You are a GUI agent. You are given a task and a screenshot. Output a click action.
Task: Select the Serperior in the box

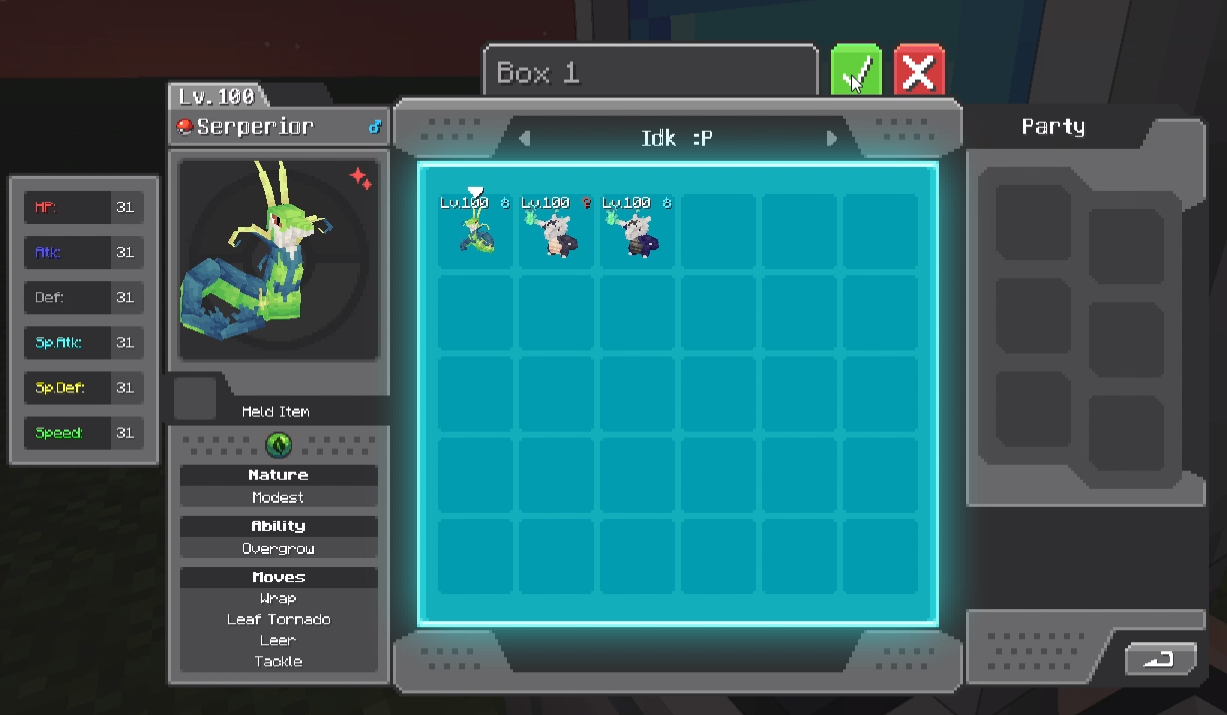(476, 231)
